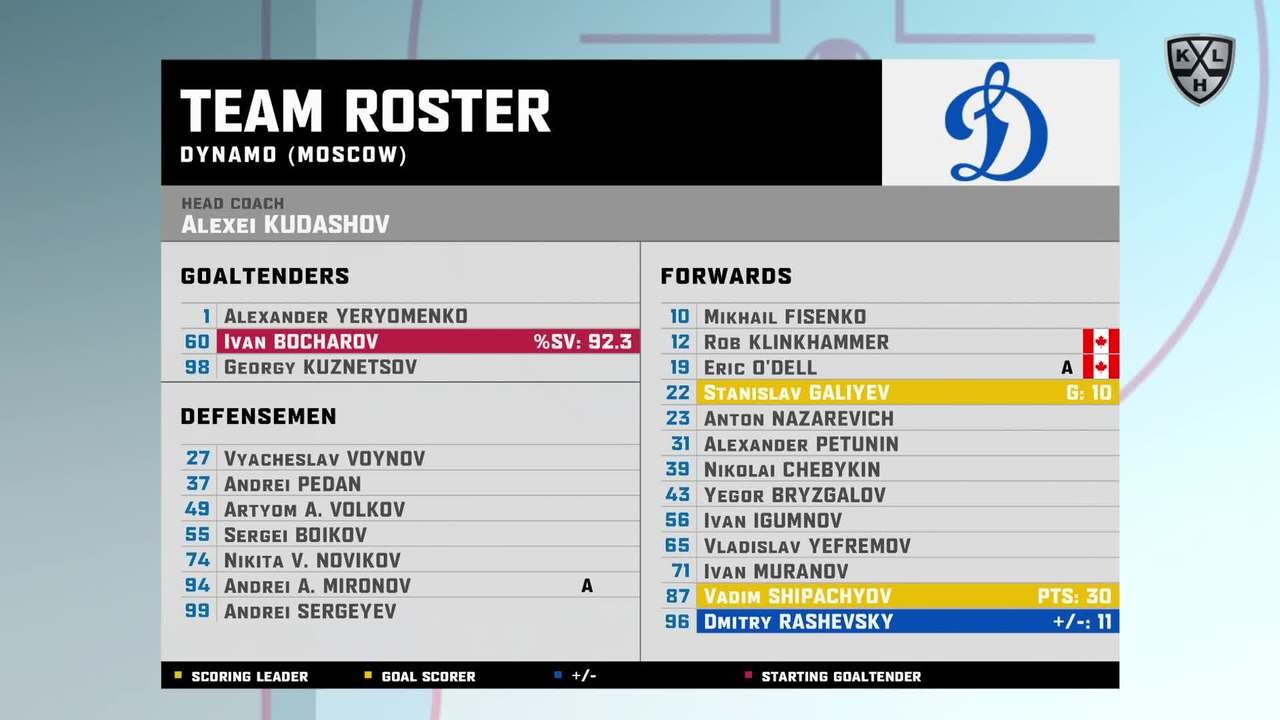Image resolution: width=1280 pixels, height=720 pixels.
Task: Click the KHL shield logo
Action: coord(1199,69)
